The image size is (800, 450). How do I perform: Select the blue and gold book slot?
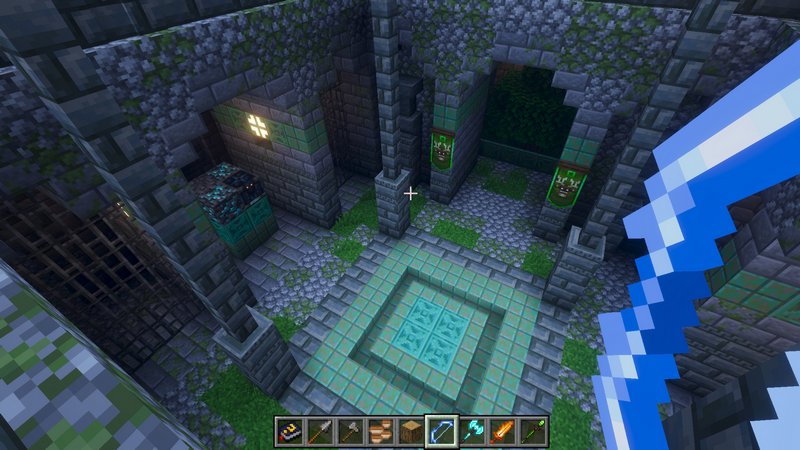pos(290,431)
